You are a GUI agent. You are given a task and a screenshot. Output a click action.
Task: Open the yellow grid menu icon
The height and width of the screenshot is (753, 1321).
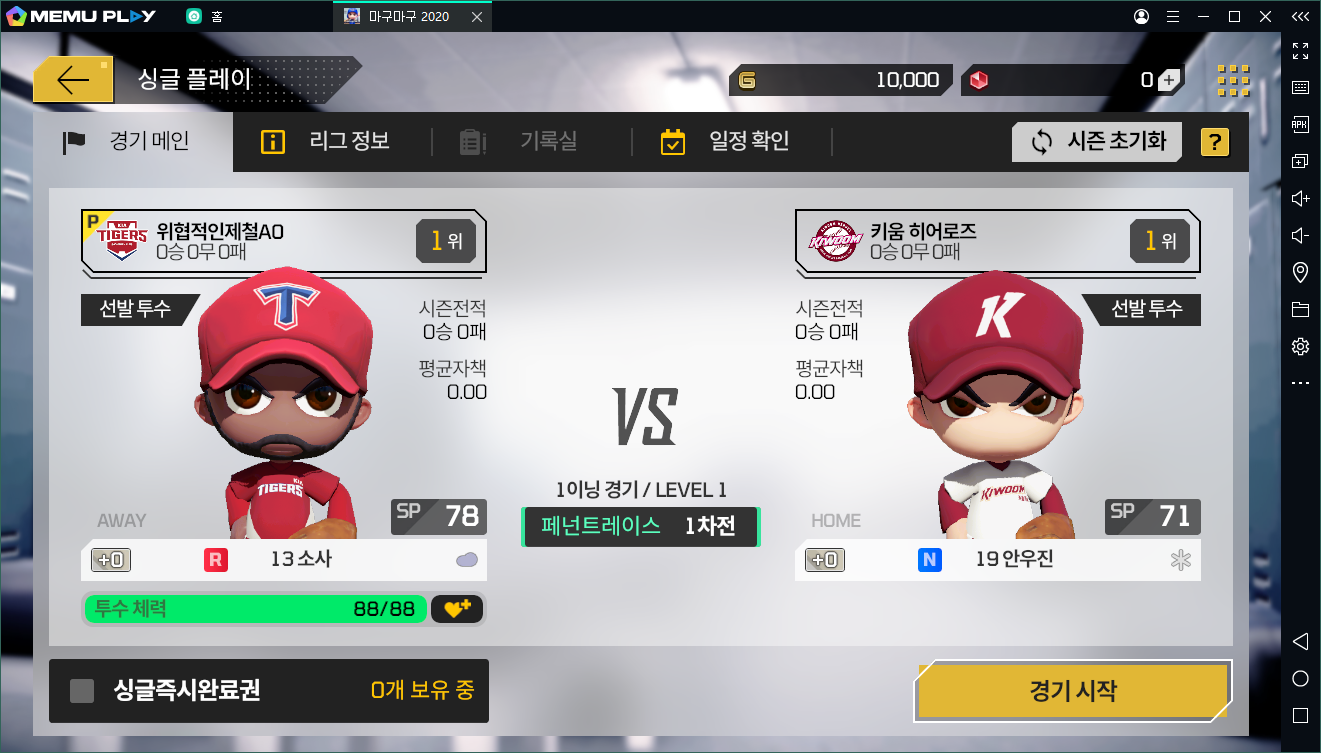(x=1232, y=81)
